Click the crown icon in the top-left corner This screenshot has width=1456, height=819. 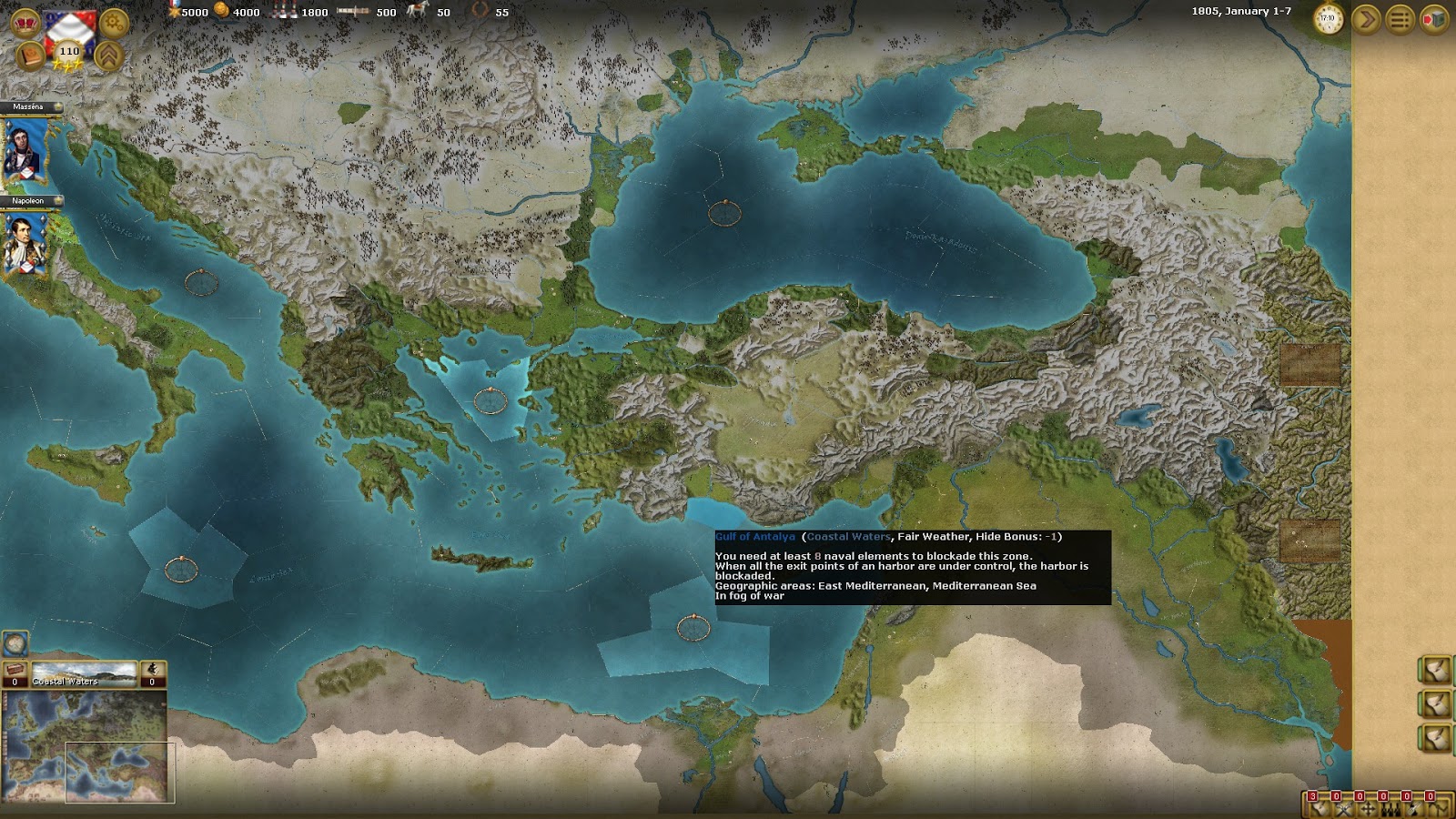pos(25,21)
